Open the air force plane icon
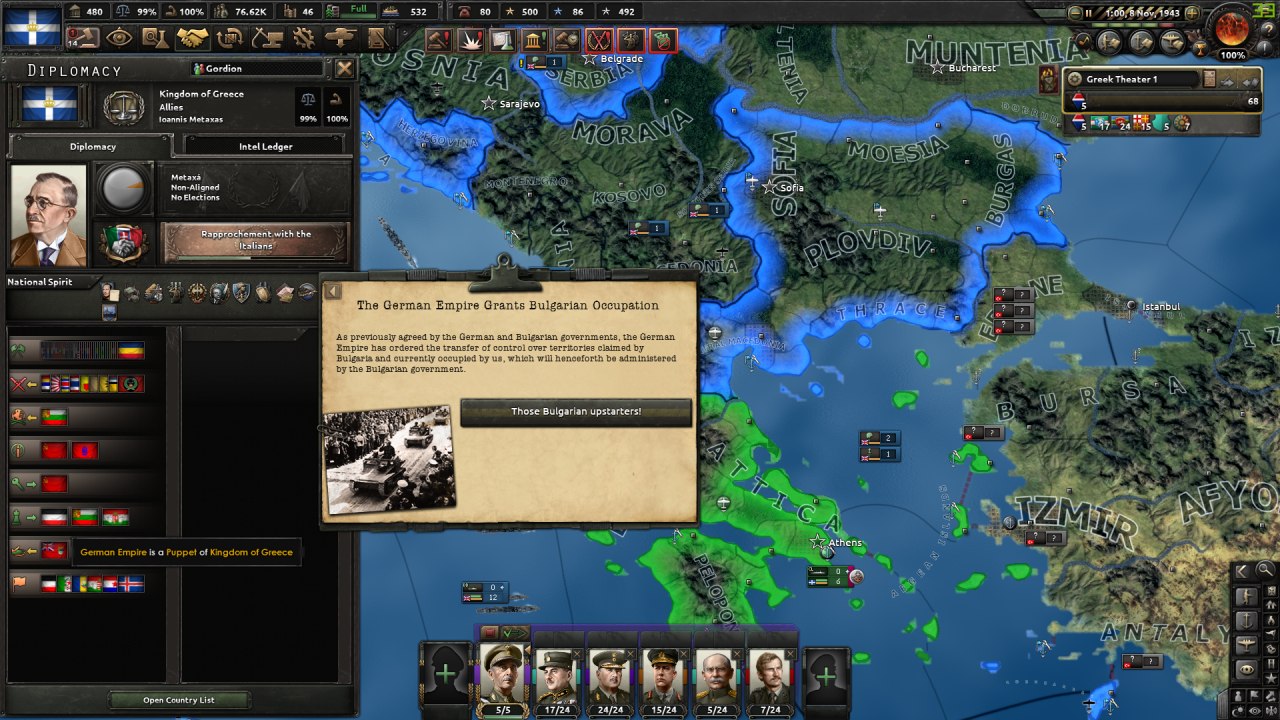 [1170, 43]
